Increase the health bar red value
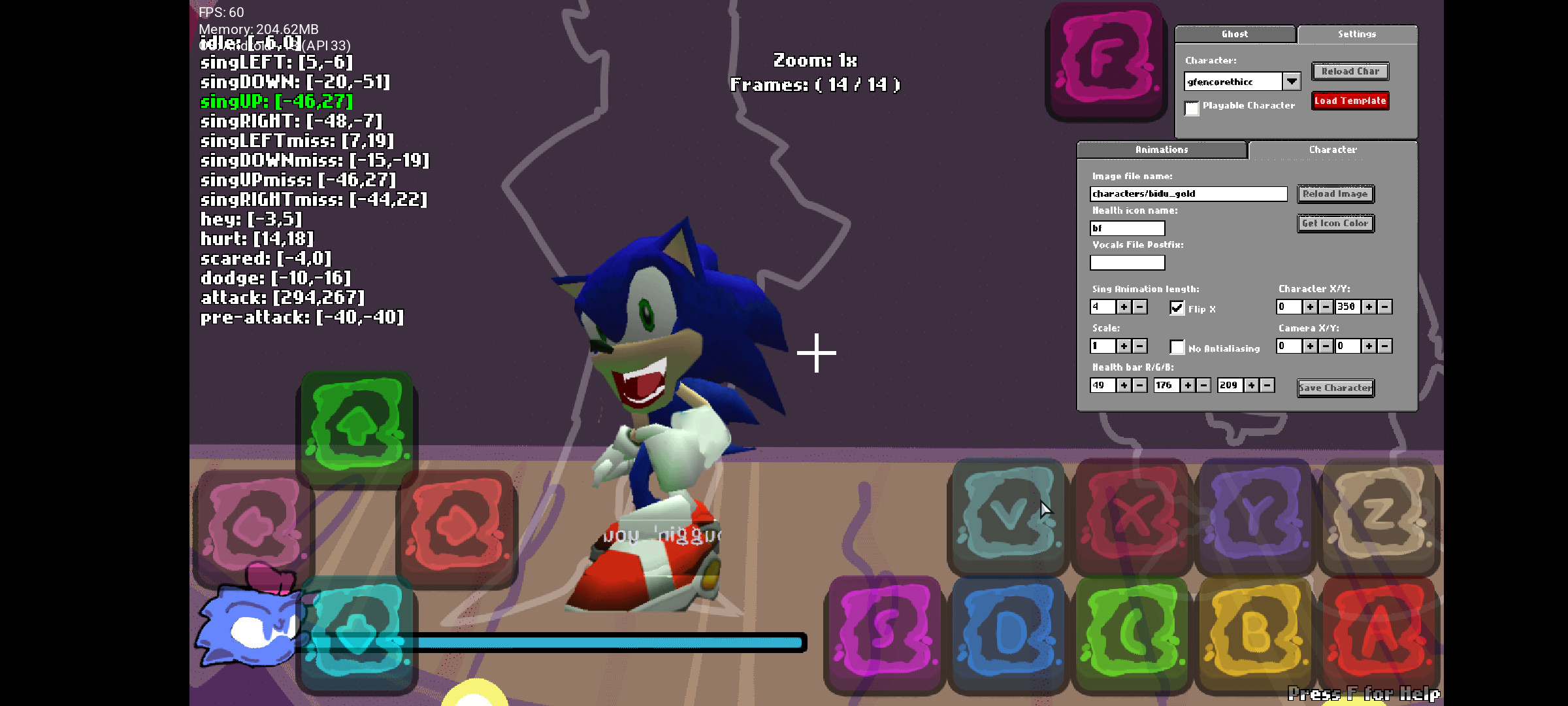Viewport: 1568px width, 706px height. tap(1122, 385)
